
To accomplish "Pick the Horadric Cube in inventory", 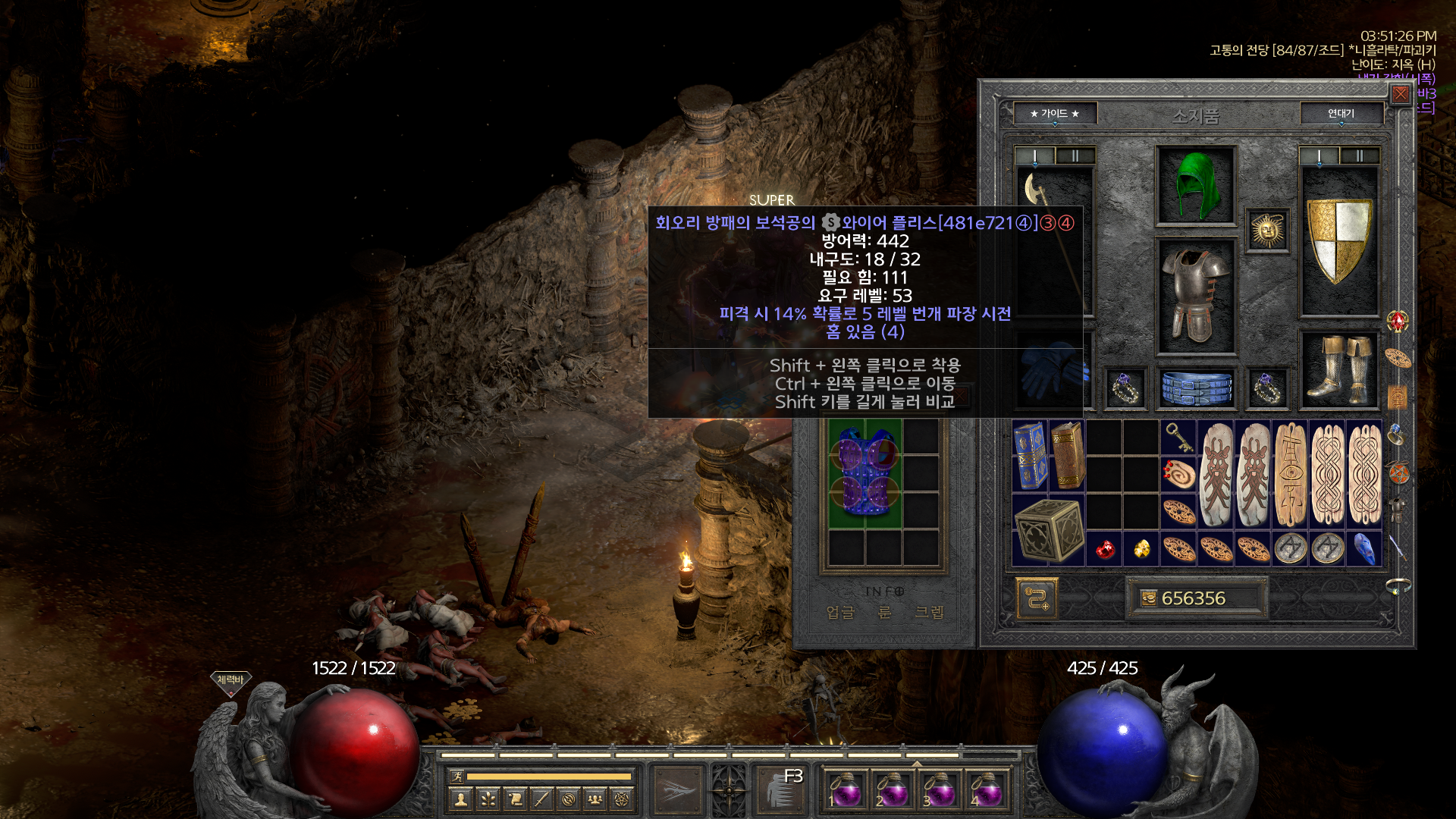I will (1048, 530).
